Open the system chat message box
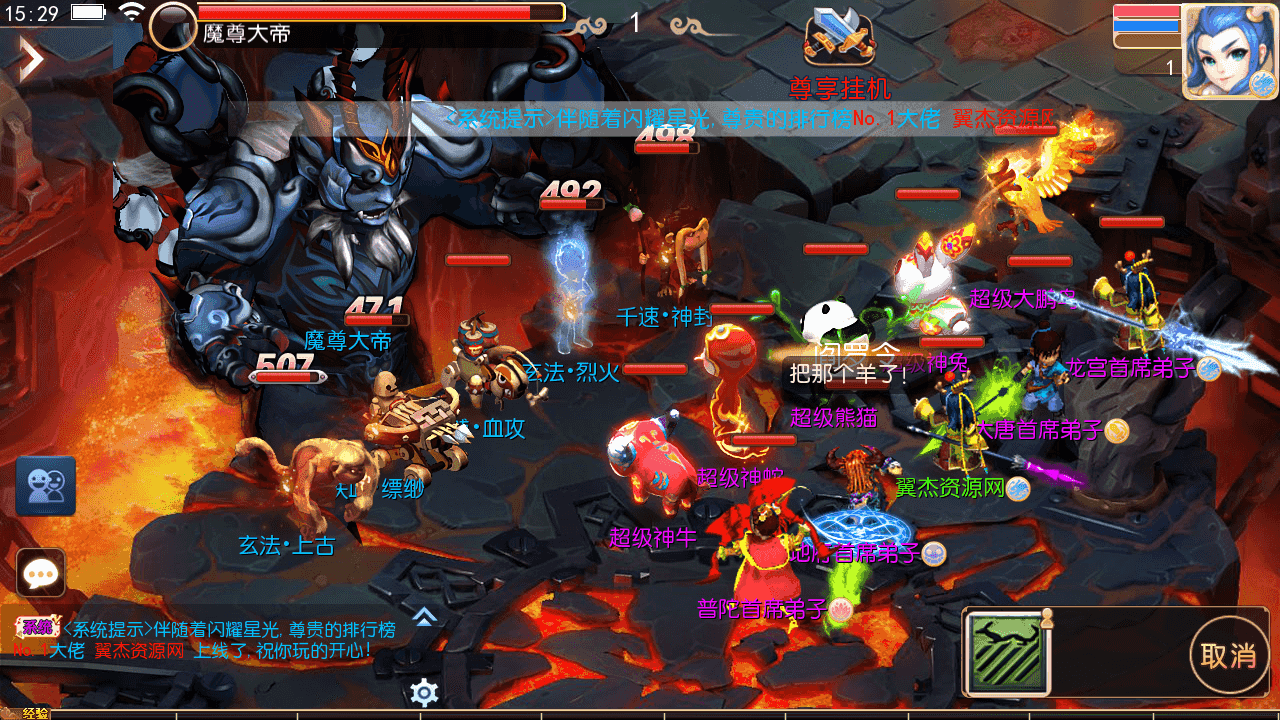The width and height of the screenshot is (1280, 720). click(x=200, y=639)
